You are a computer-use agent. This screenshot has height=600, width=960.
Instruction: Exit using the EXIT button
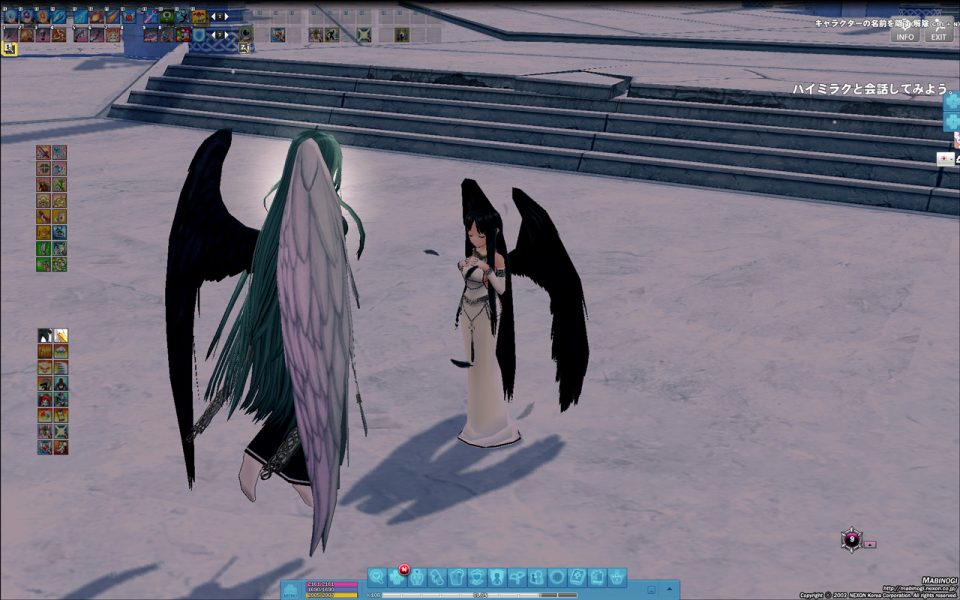pos(938,37)
